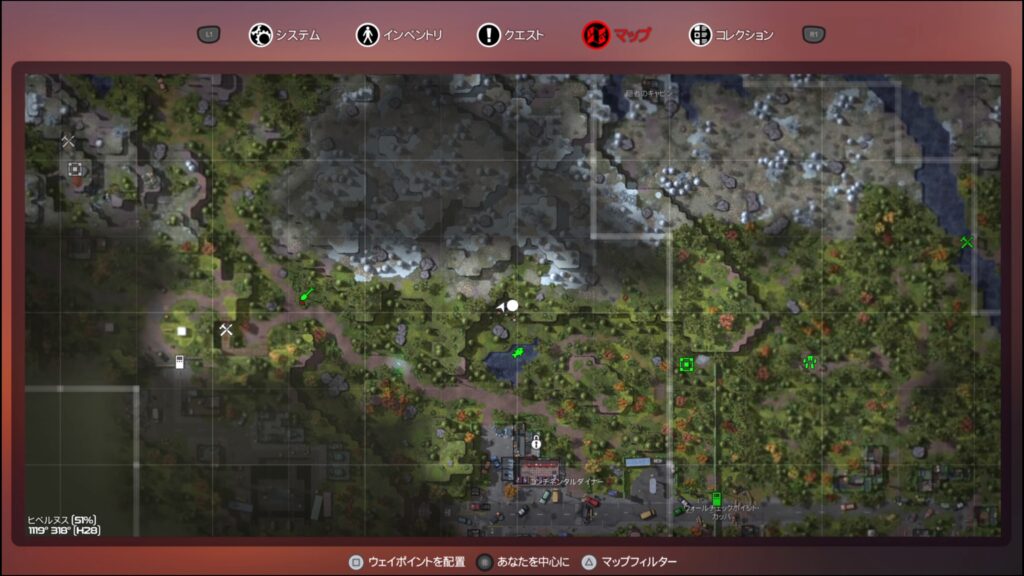The image size is (1024, 576).
Task: Click the white player position marker
Action: click(x=512, y=305)
